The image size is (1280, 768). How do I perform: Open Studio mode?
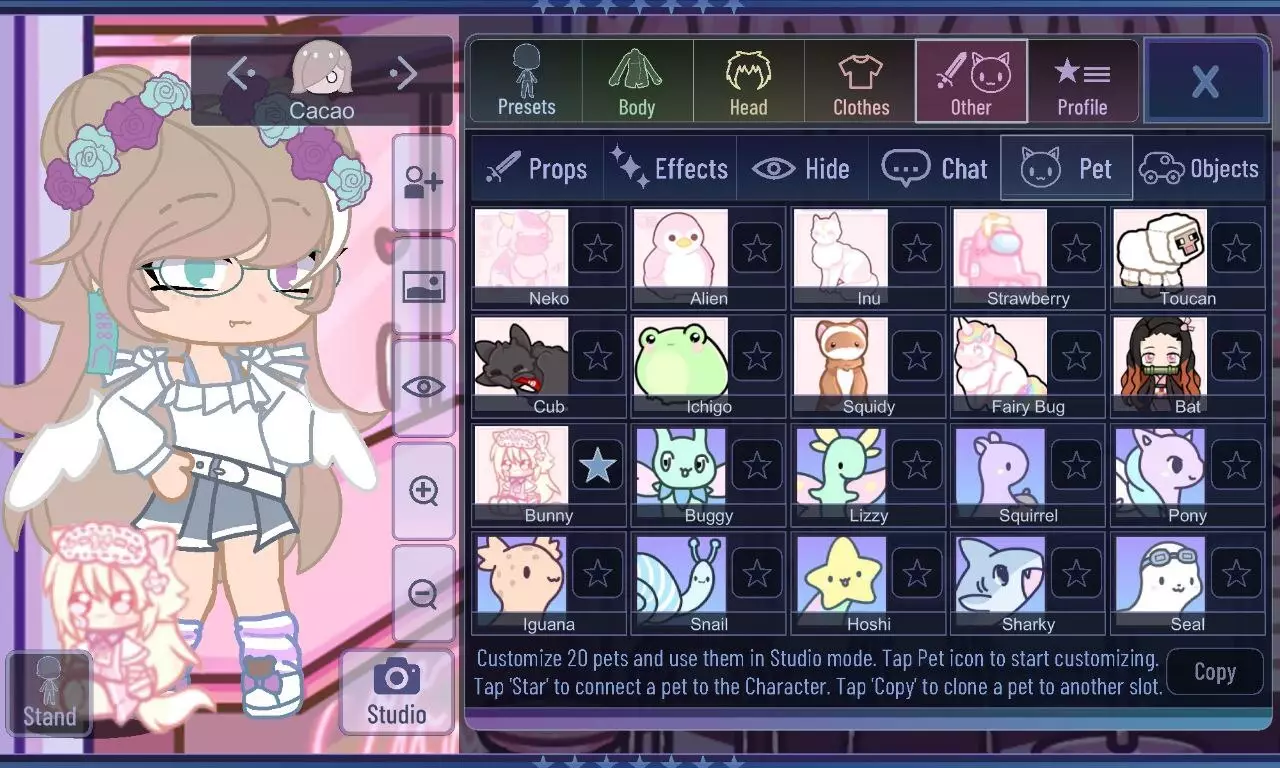pos(396,690)
